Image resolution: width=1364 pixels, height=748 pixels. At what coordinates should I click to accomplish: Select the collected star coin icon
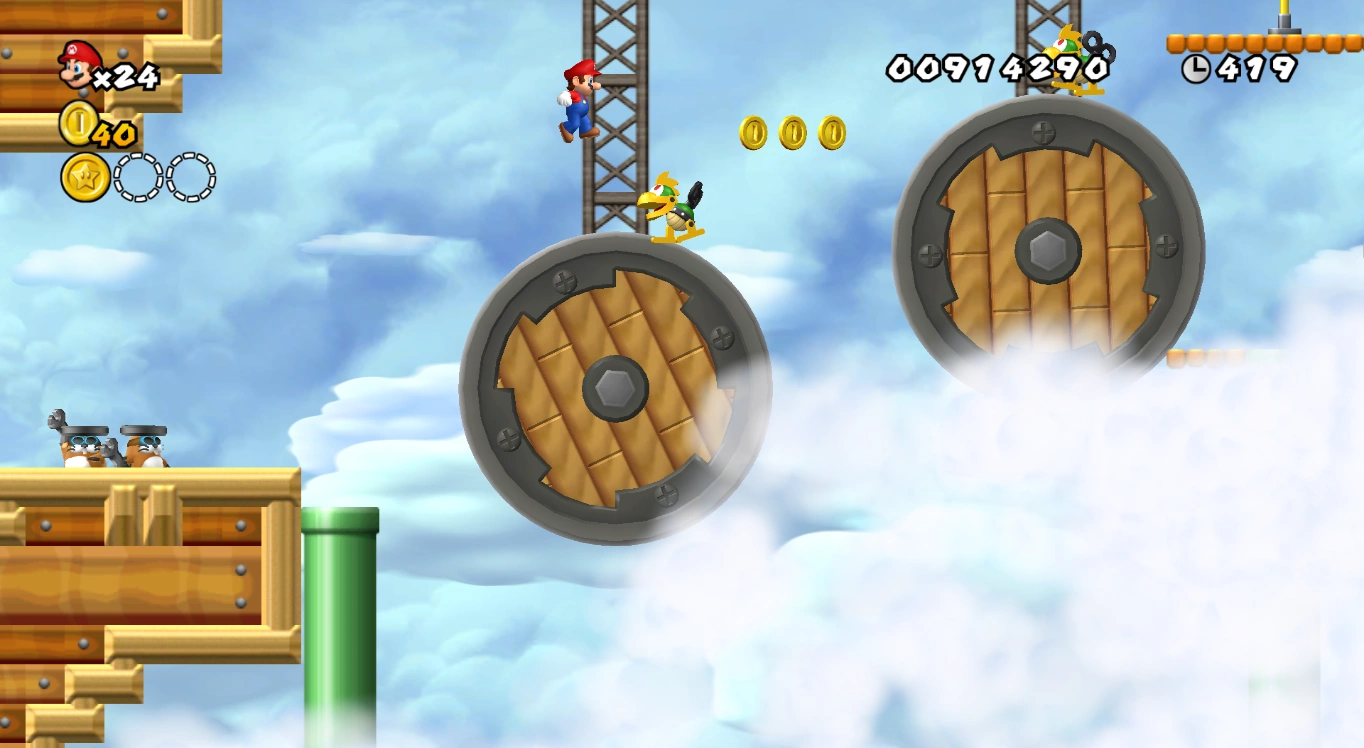85,176
